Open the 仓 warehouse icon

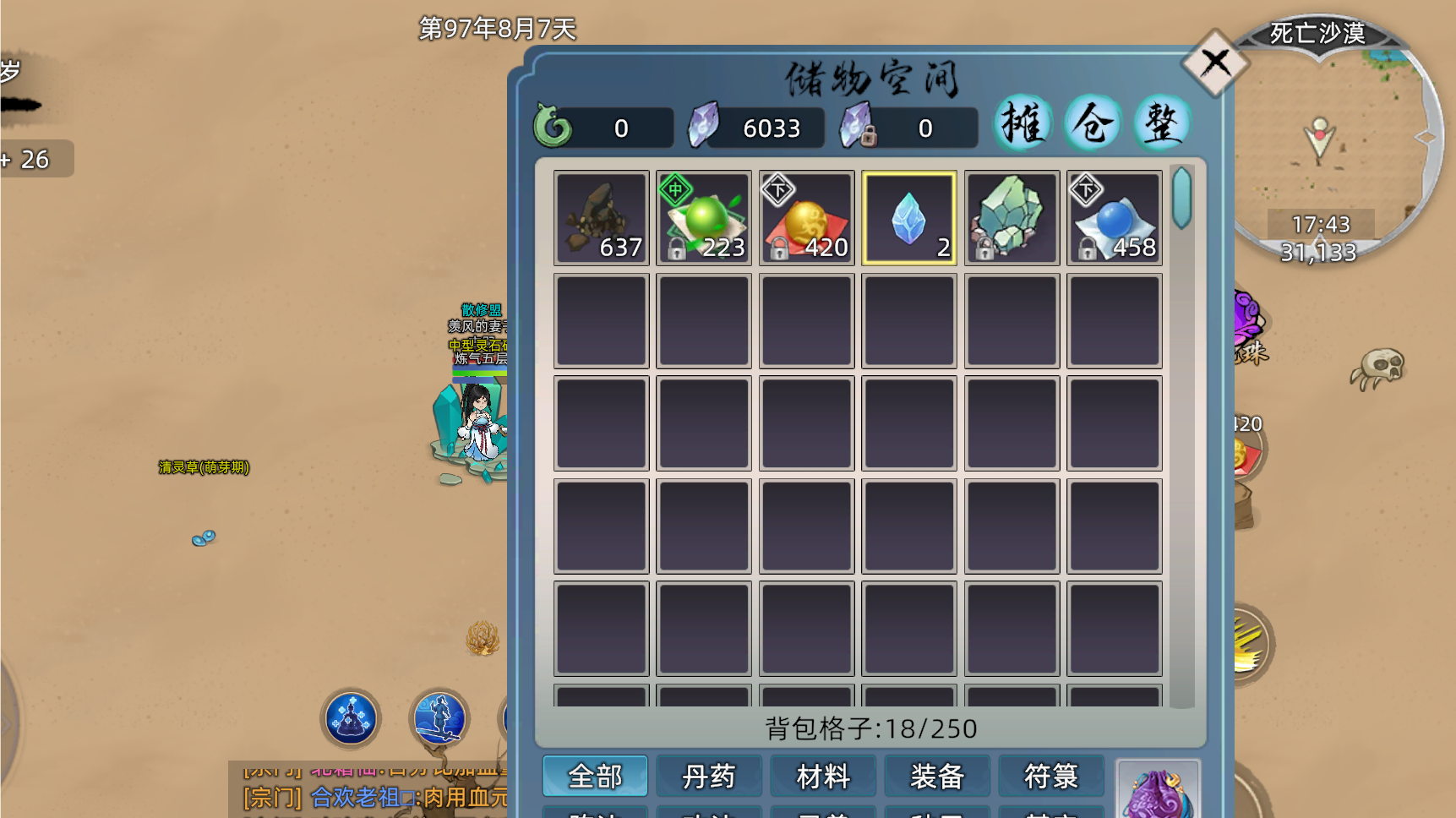pyautogui.click(x=1092, y=123)
